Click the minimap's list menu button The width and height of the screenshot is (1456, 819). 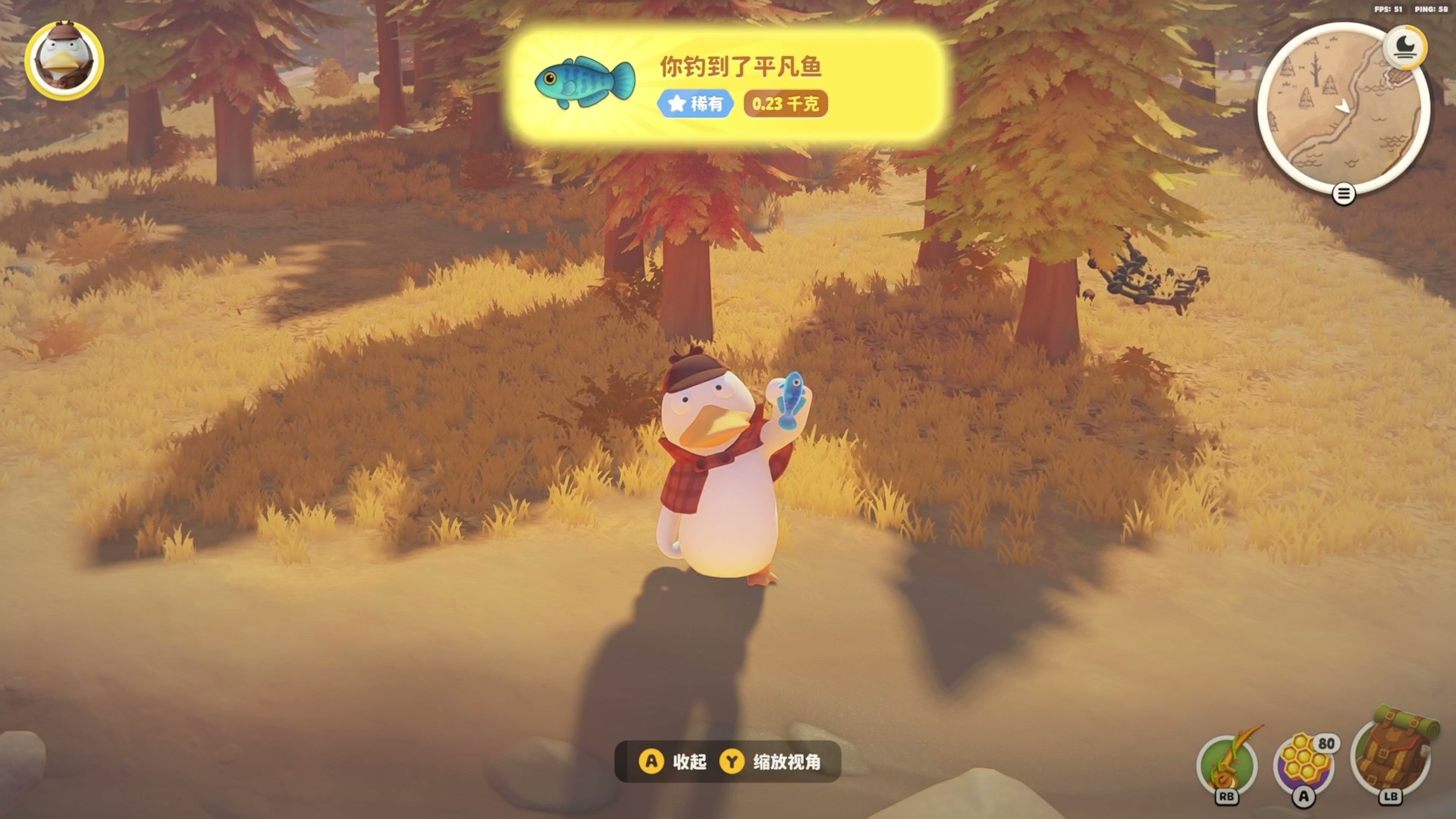1343,195
